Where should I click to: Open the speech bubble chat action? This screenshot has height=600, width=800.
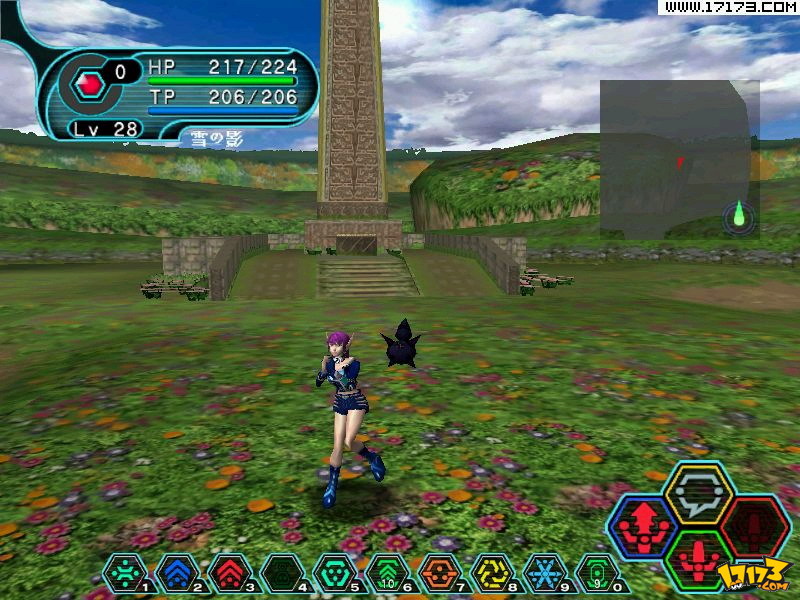[699, 492]
